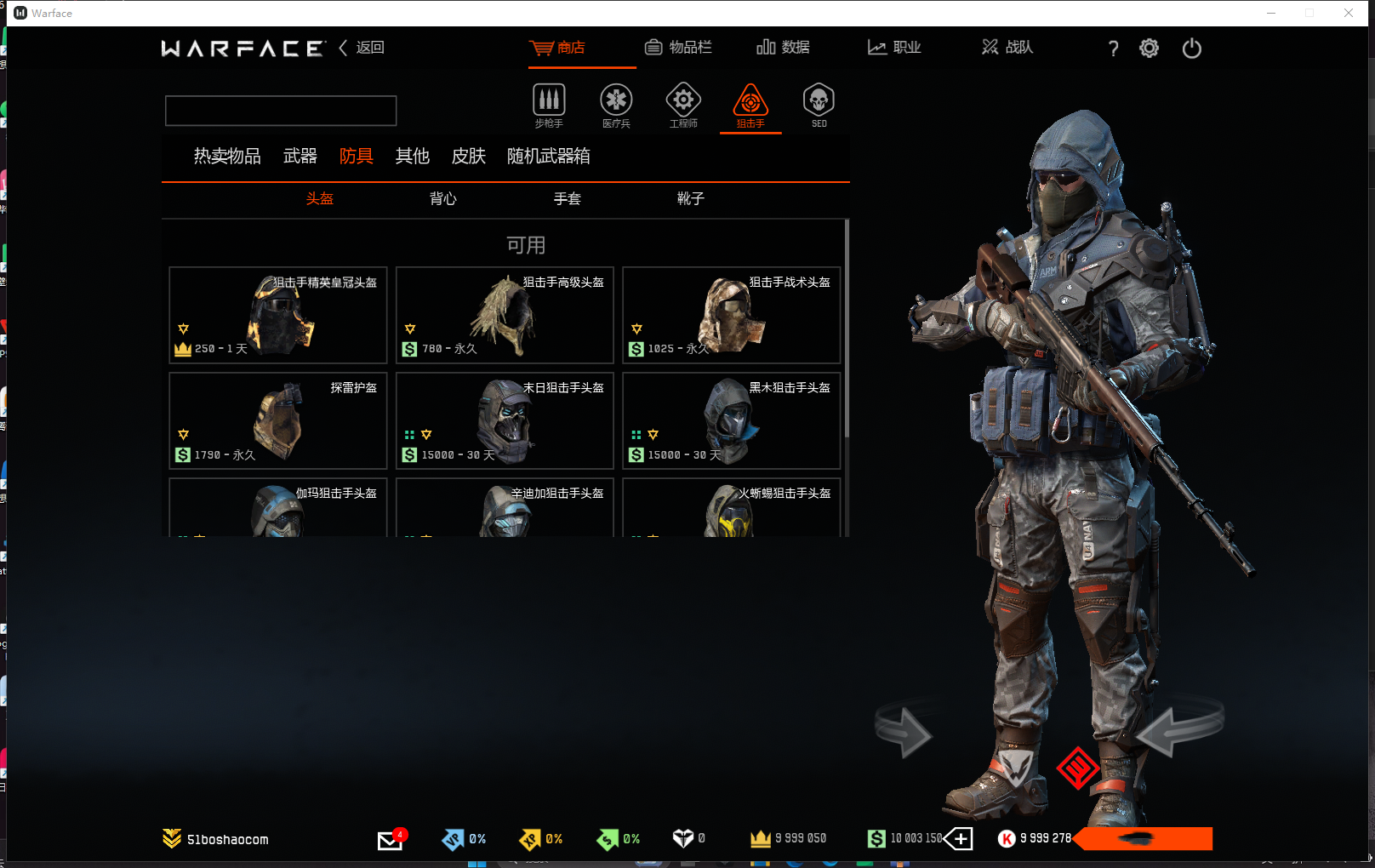Open the 物品栏 inventory menu

678,48
